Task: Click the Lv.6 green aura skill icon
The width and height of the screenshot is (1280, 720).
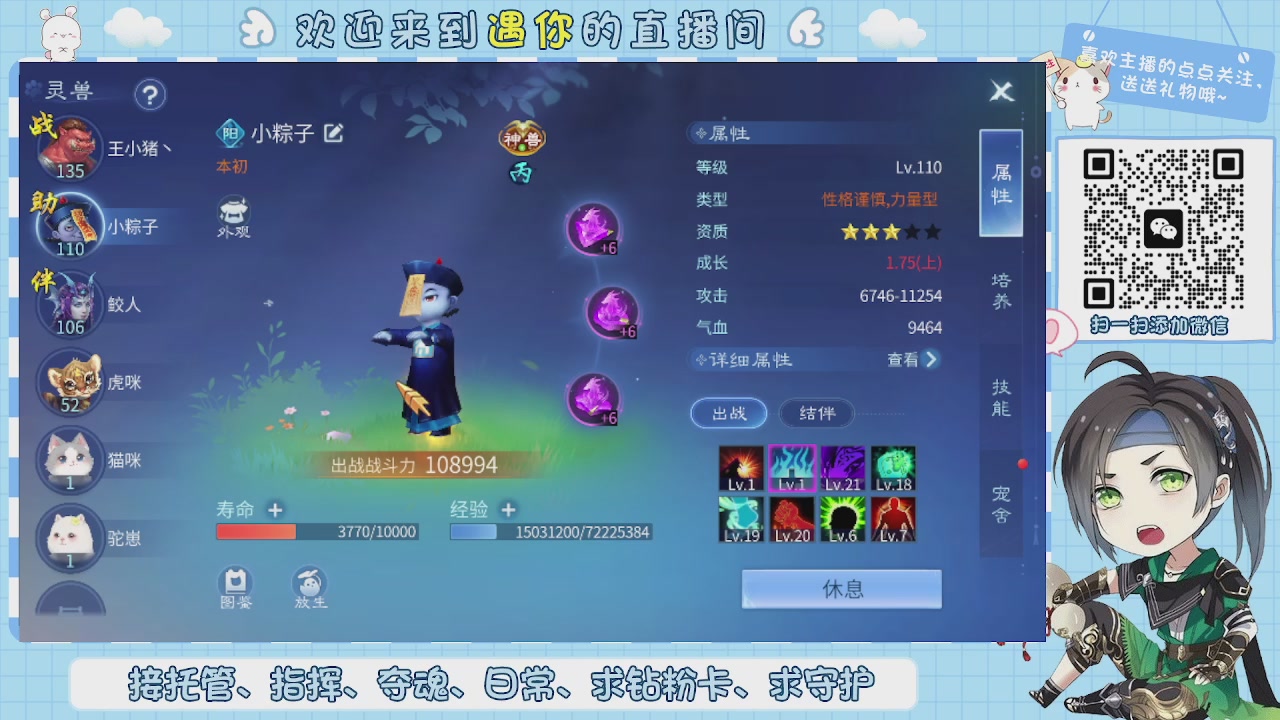Action: pos(842,520)
